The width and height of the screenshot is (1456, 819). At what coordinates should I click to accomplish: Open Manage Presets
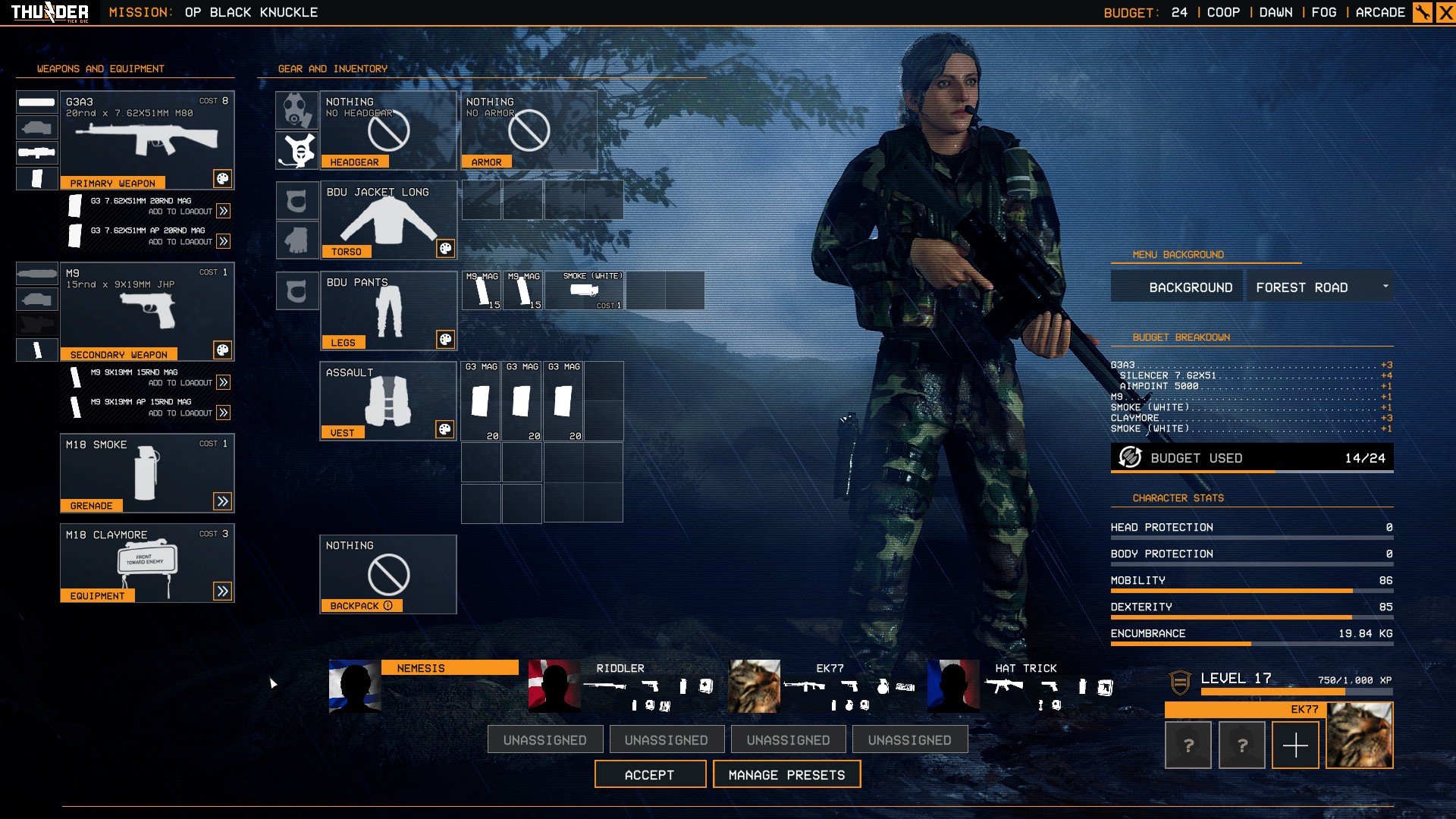pyautogui.click(x=786, y=774)
